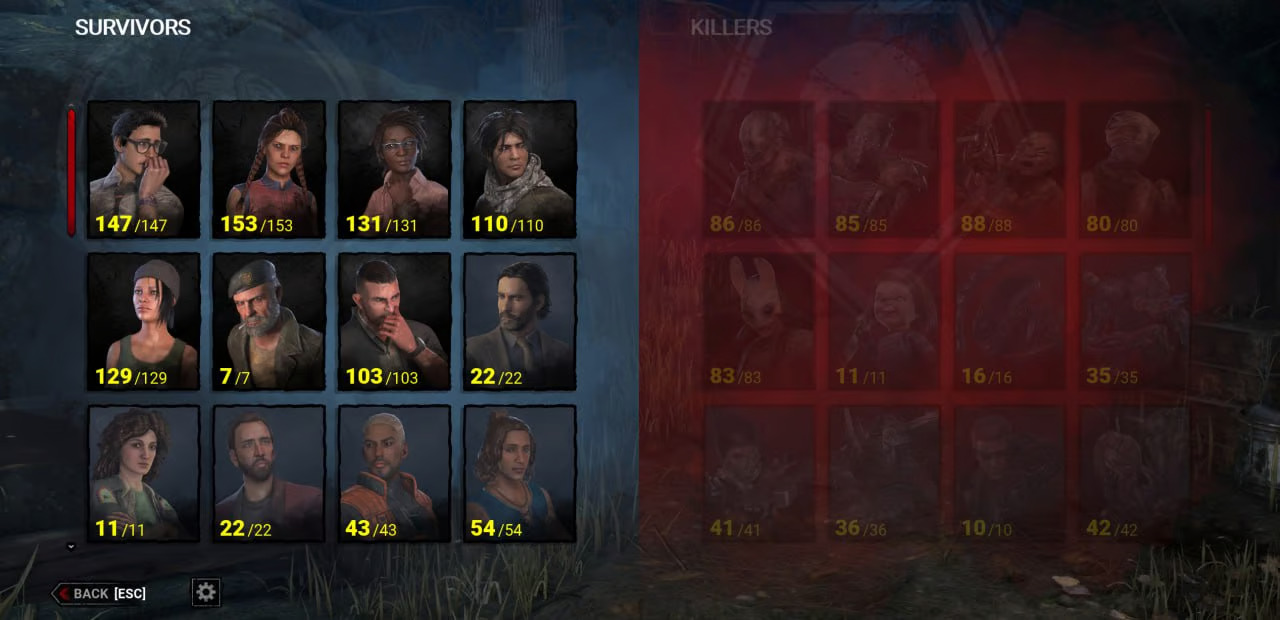Pick the survivor portrait marked 103/103
Viewport: 1280px width, 620px height.
point(394,321)
